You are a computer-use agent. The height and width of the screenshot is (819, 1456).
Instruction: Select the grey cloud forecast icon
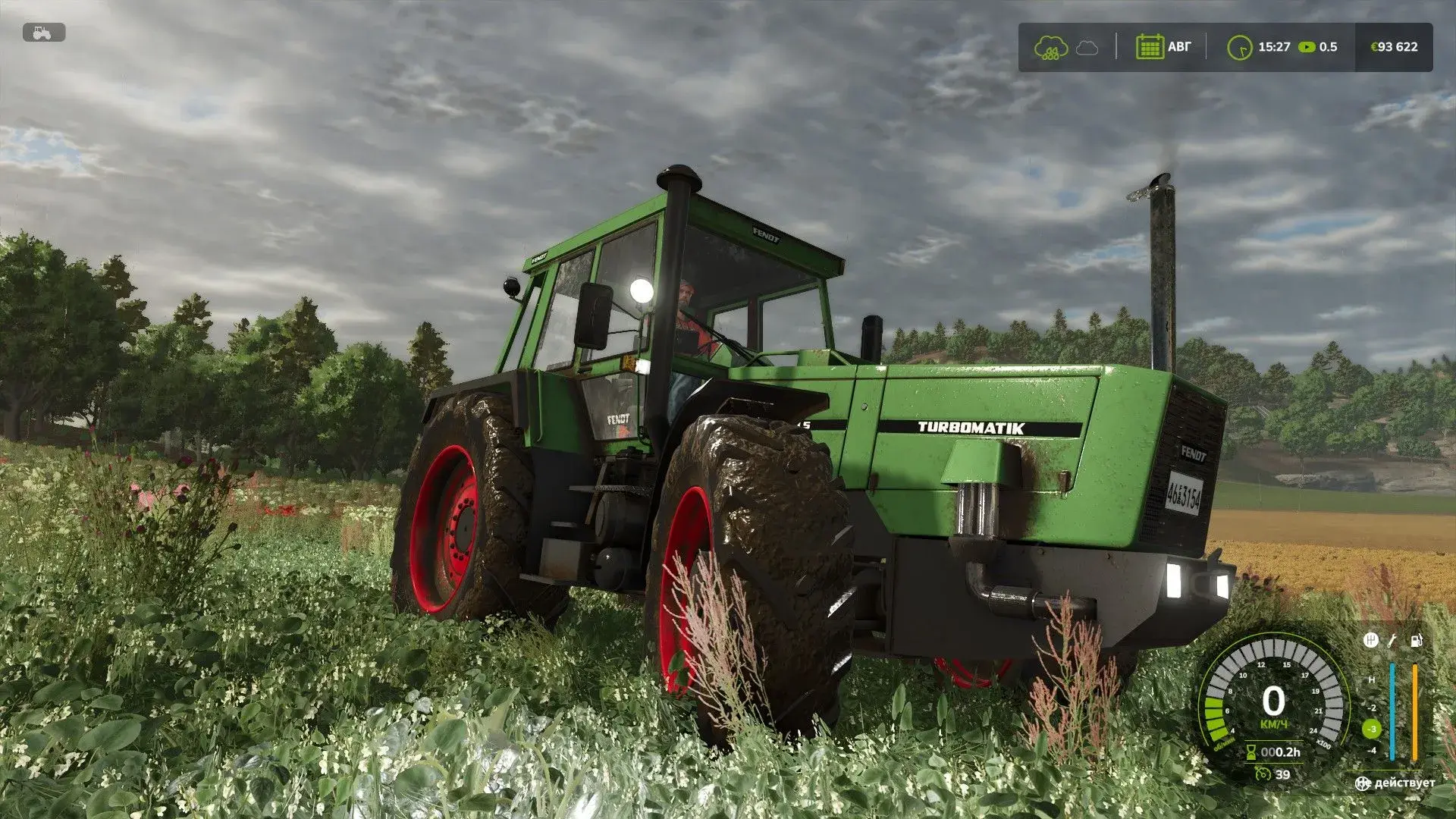(1087, 48)
